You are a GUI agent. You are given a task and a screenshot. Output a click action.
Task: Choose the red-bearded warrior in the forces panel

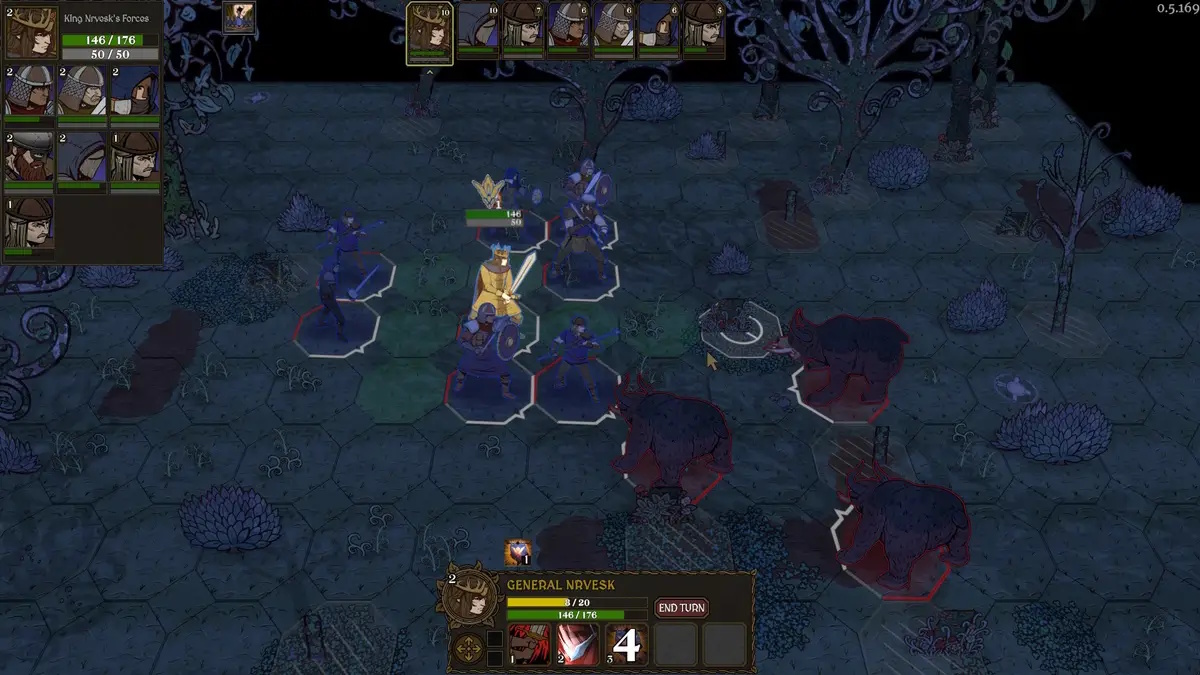click(30, 156)
